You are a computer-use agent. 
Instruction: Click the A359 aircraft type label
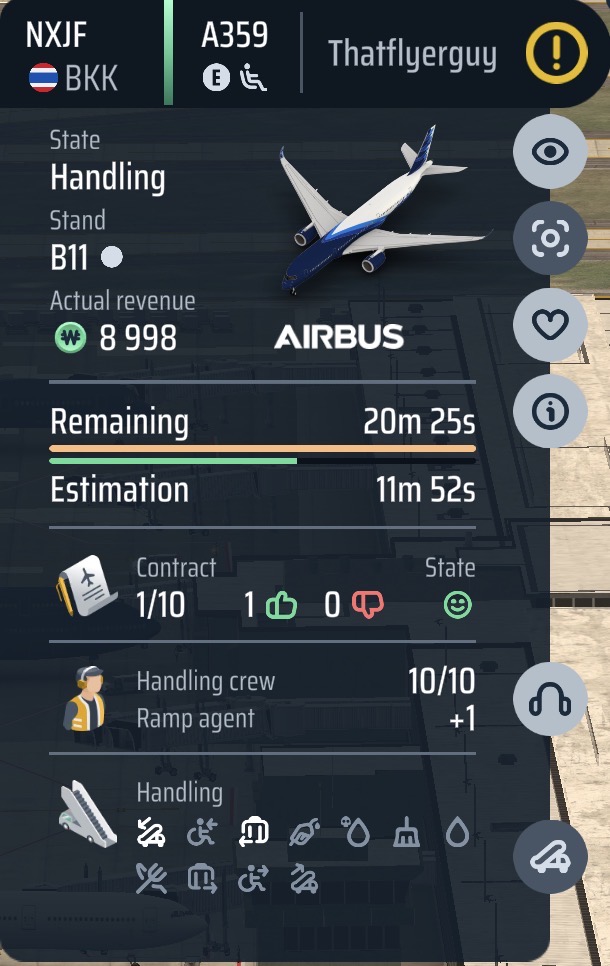coord(234,36)
